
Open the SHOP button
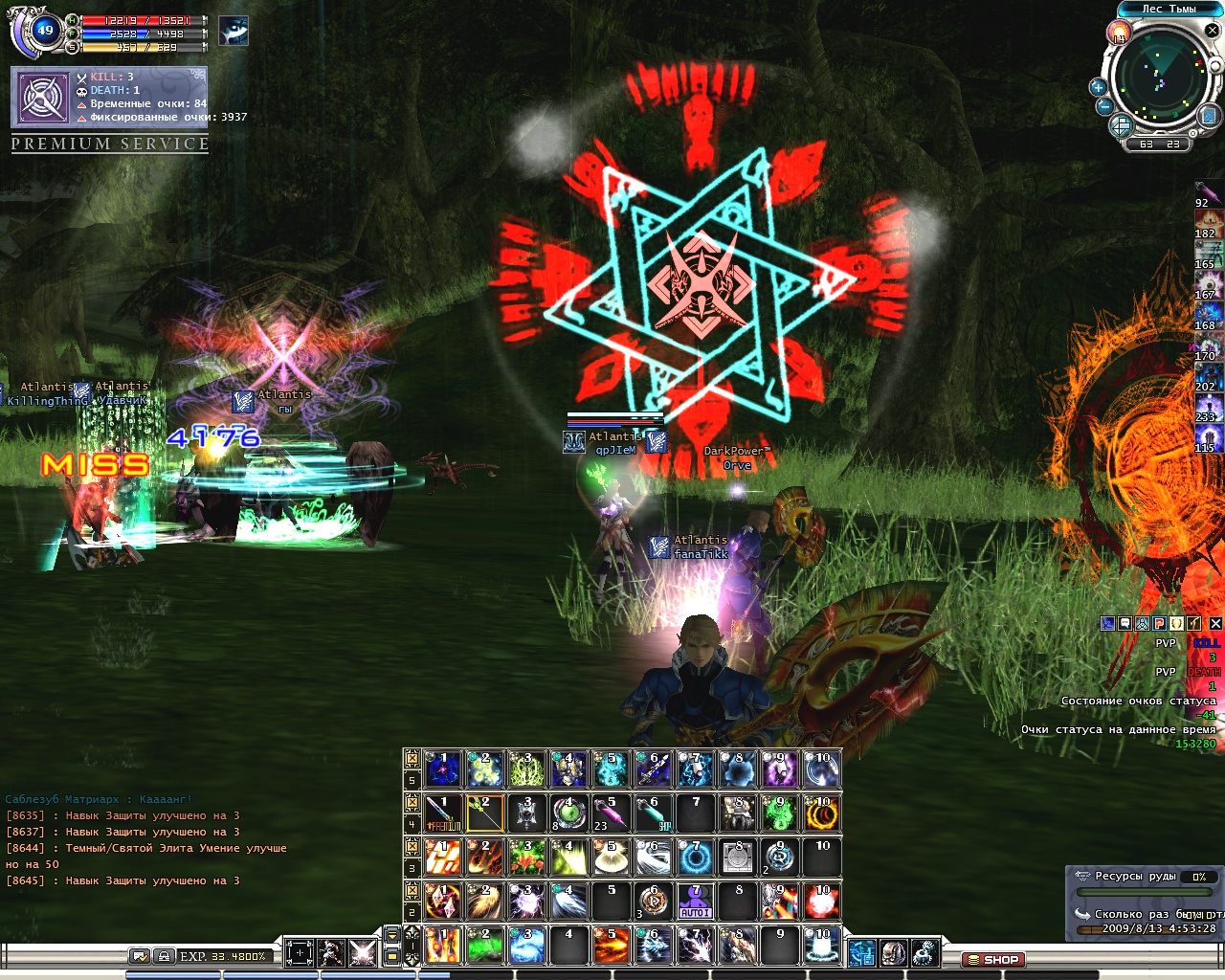pos(992,959)
